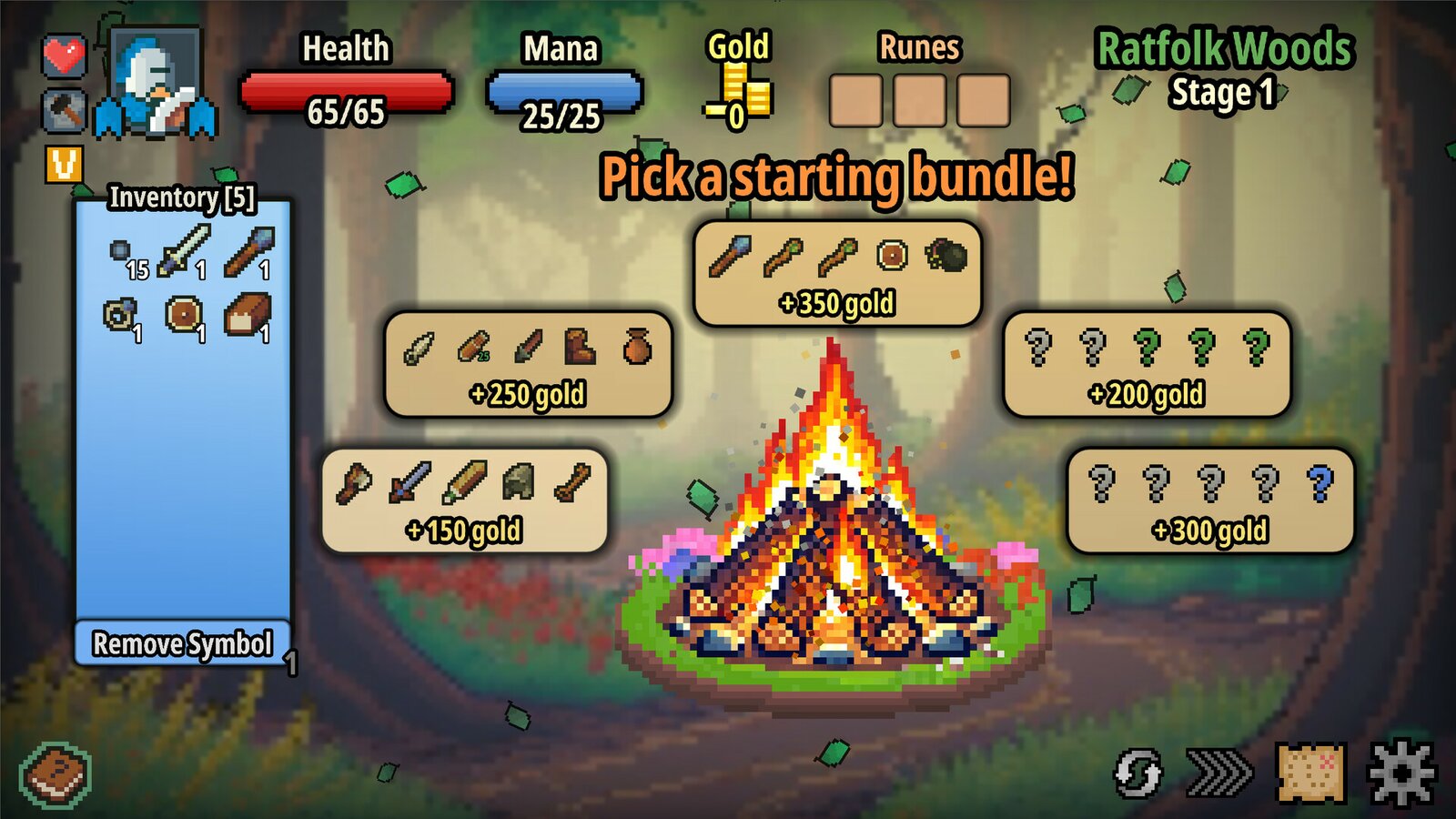Viewport: 1456px width, 819px height.
Task: Open the parchment map icon
Action: tap(1311, 773)
